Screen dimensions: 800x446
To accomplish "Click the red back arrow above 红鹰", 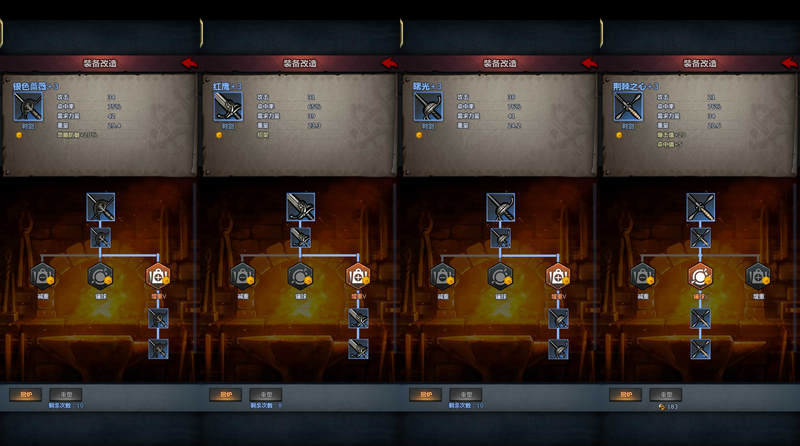I will coord(389,63).
